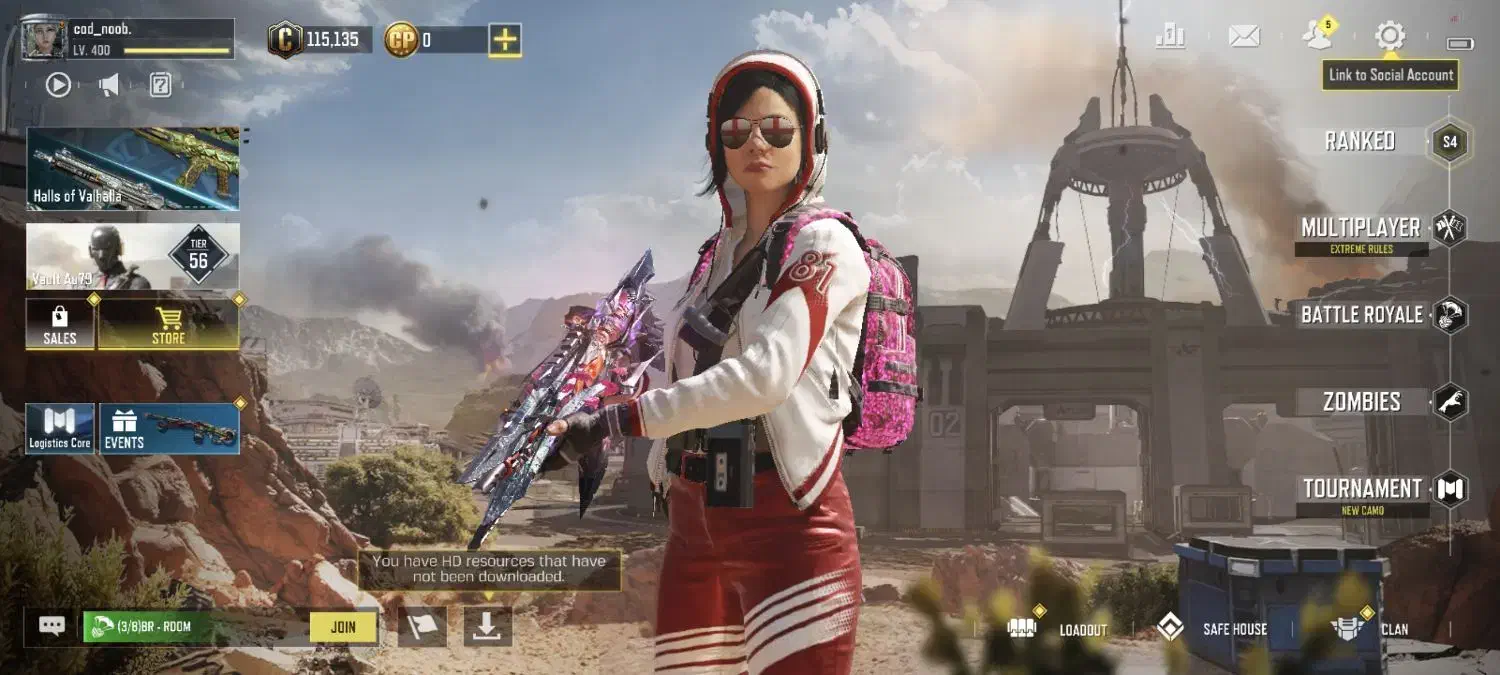1500x675 pixels.
Task: Check the mail envelope icon
Action: point(1244,37)
